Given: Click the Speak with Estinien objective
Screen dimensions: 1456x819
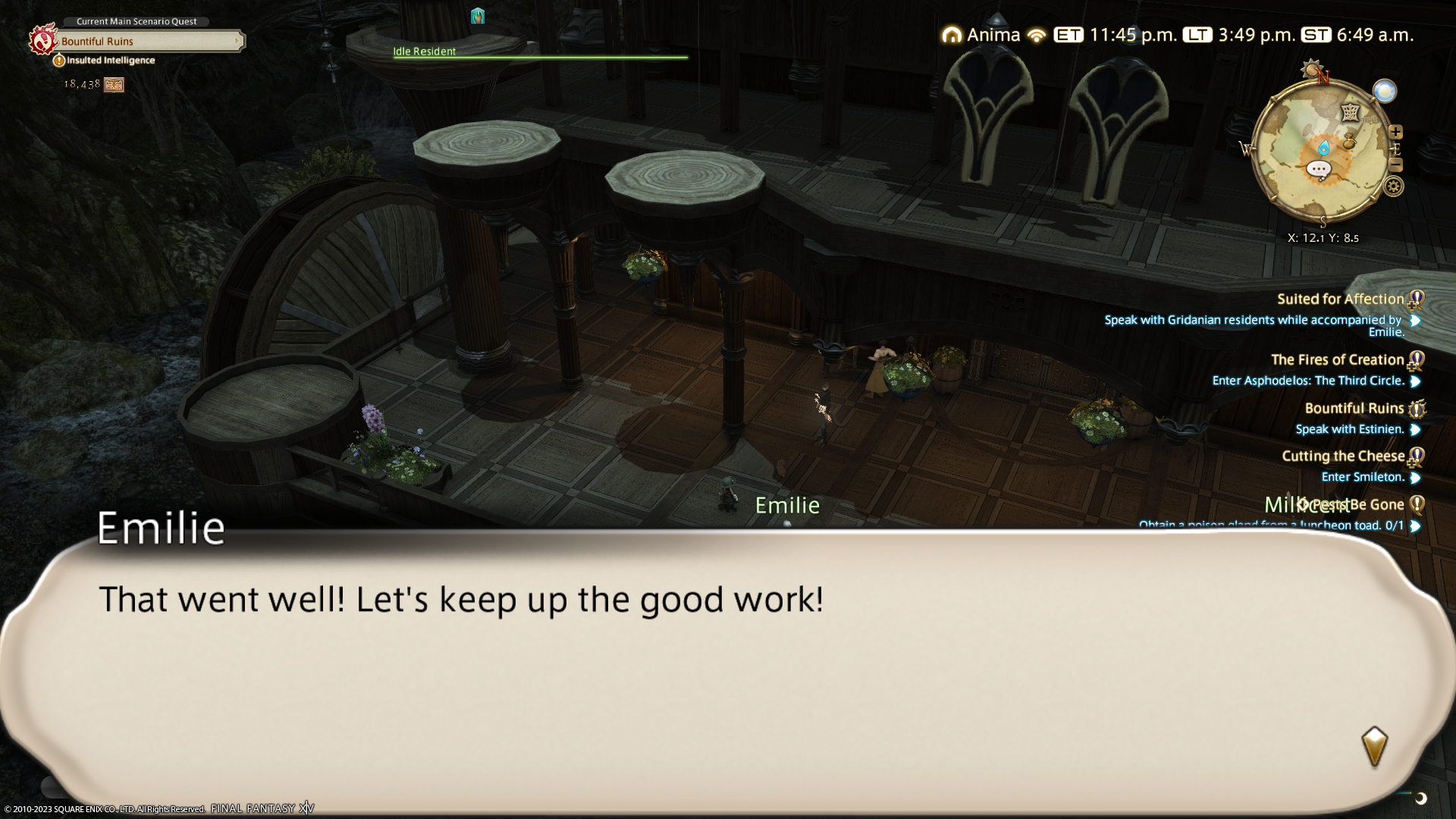Looking at the screenshot, I should (1349, 429).
